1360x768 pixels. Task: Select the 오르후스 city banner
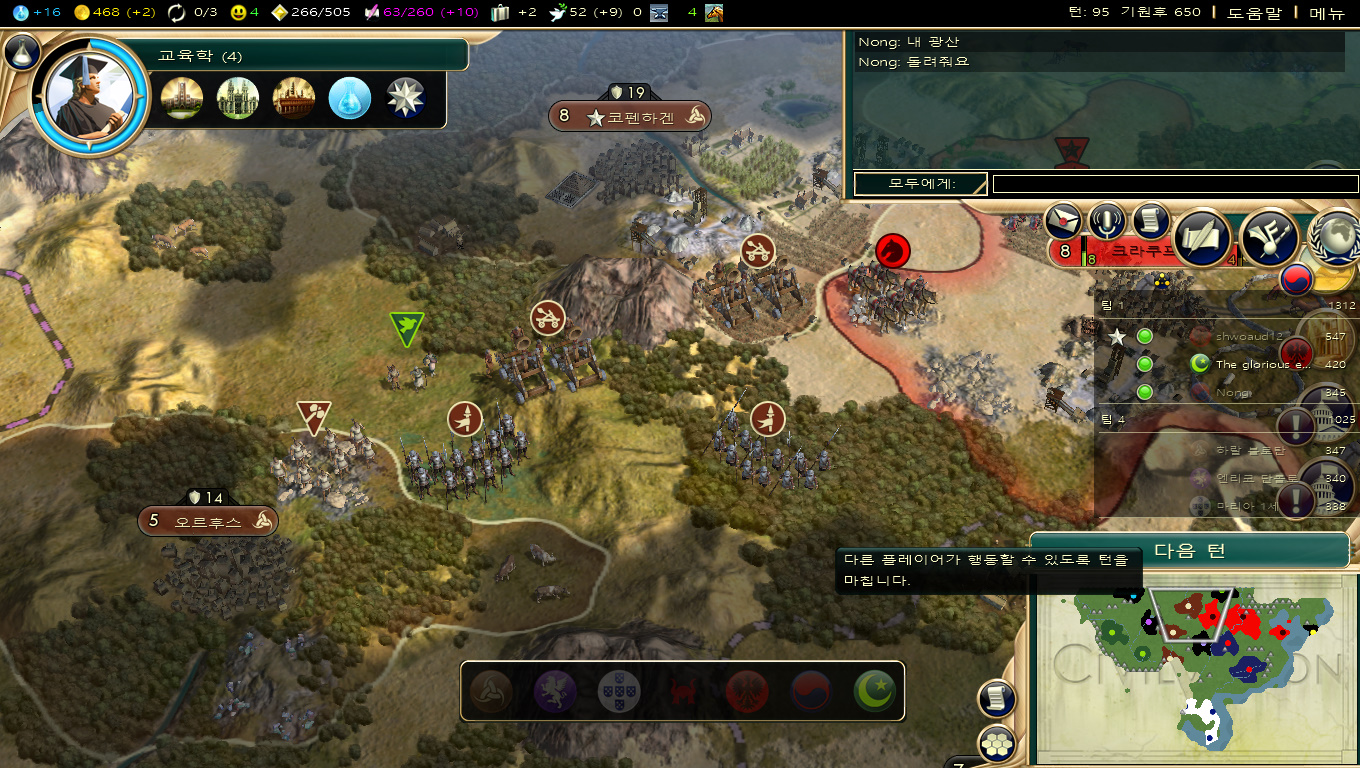(208, 521)
